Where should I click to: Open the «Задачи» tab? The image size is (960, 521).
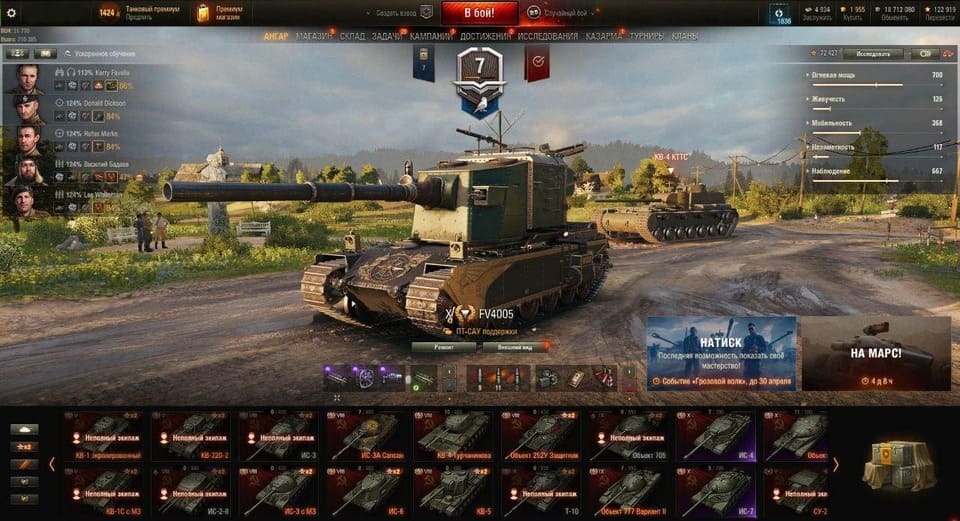(x=387, y=37)
